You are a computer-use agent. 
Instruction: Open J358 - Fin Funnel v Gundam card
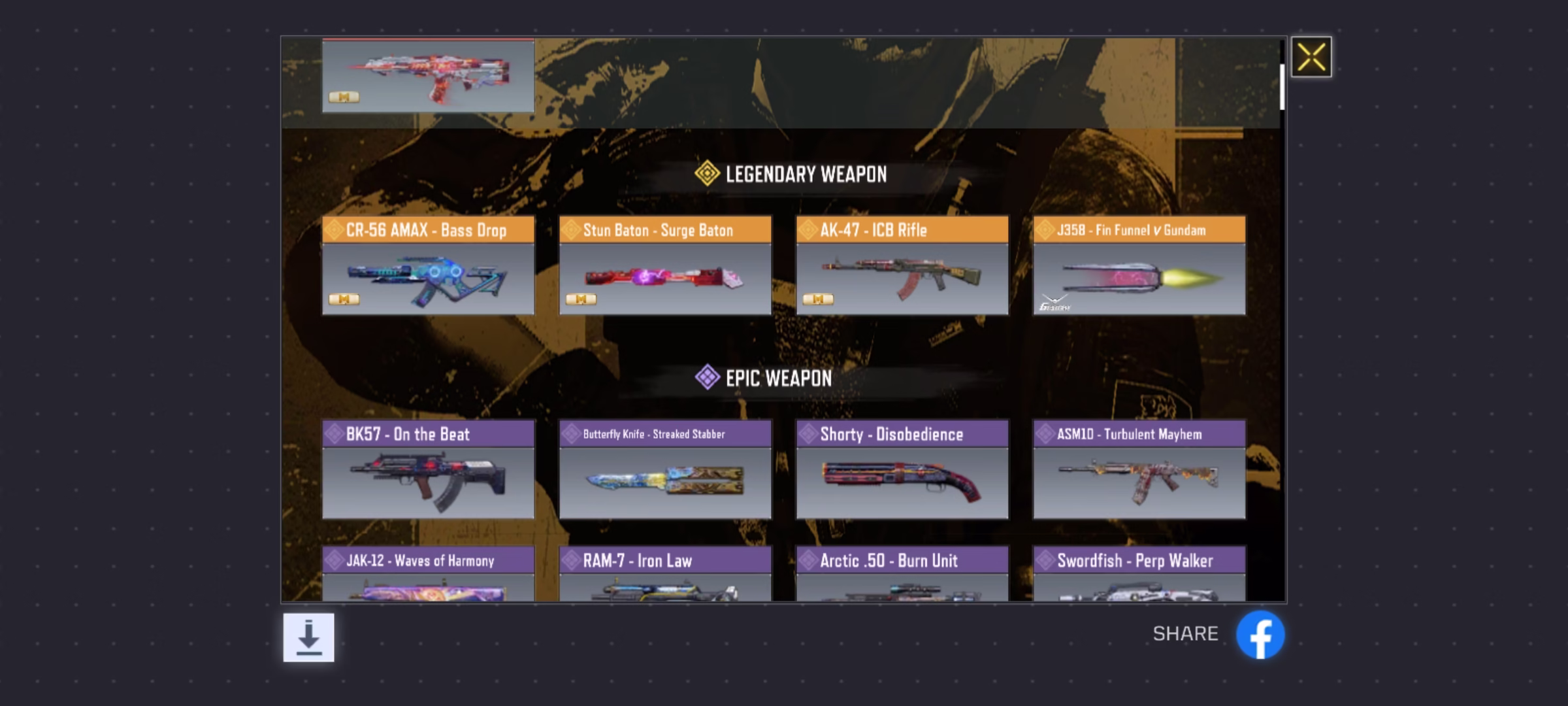coord(1139,266)
